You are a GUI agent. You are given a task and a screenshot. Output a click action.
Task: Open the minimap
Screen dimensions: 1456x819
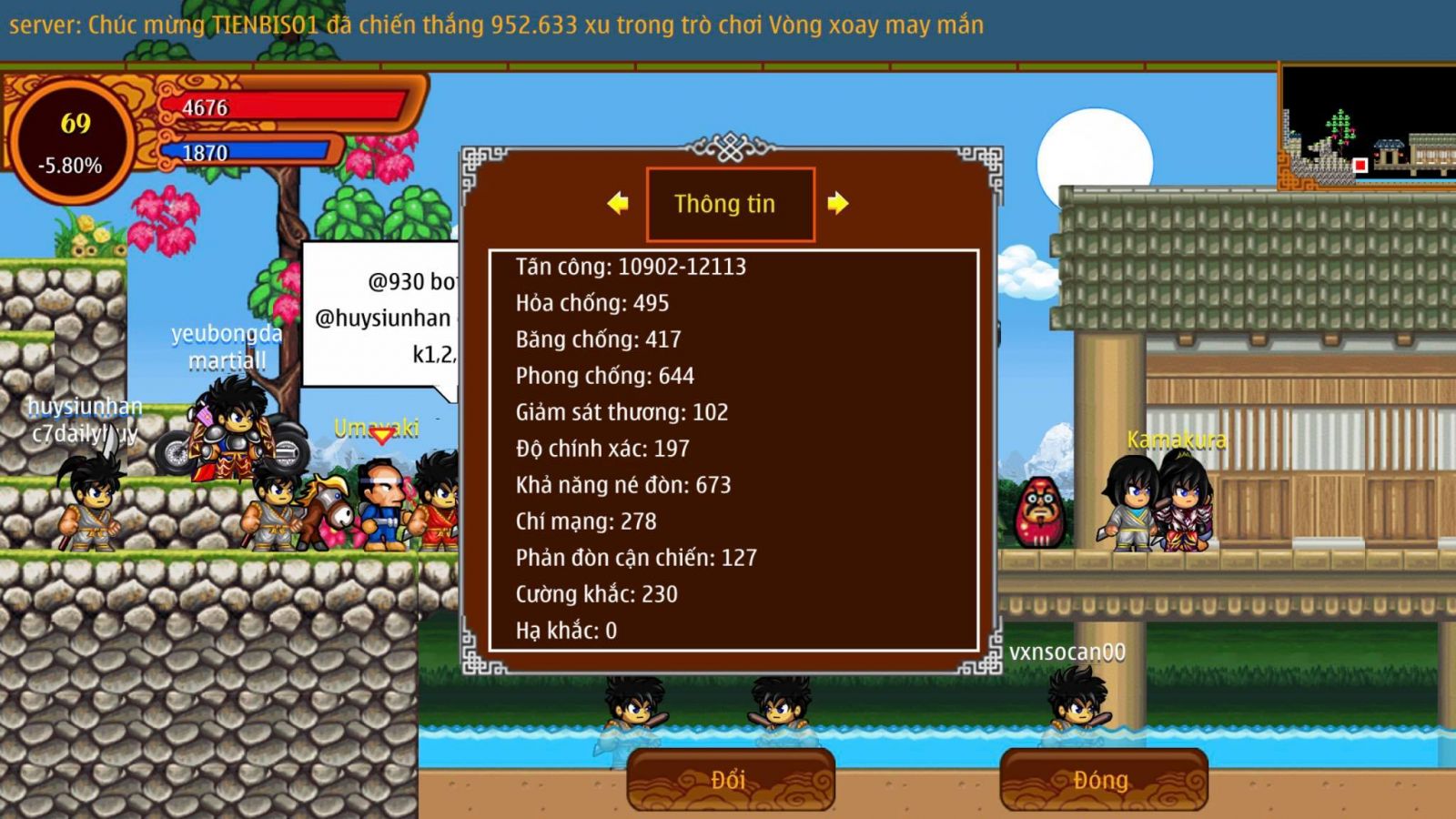pyautogui.click(x=1367, y=125)
